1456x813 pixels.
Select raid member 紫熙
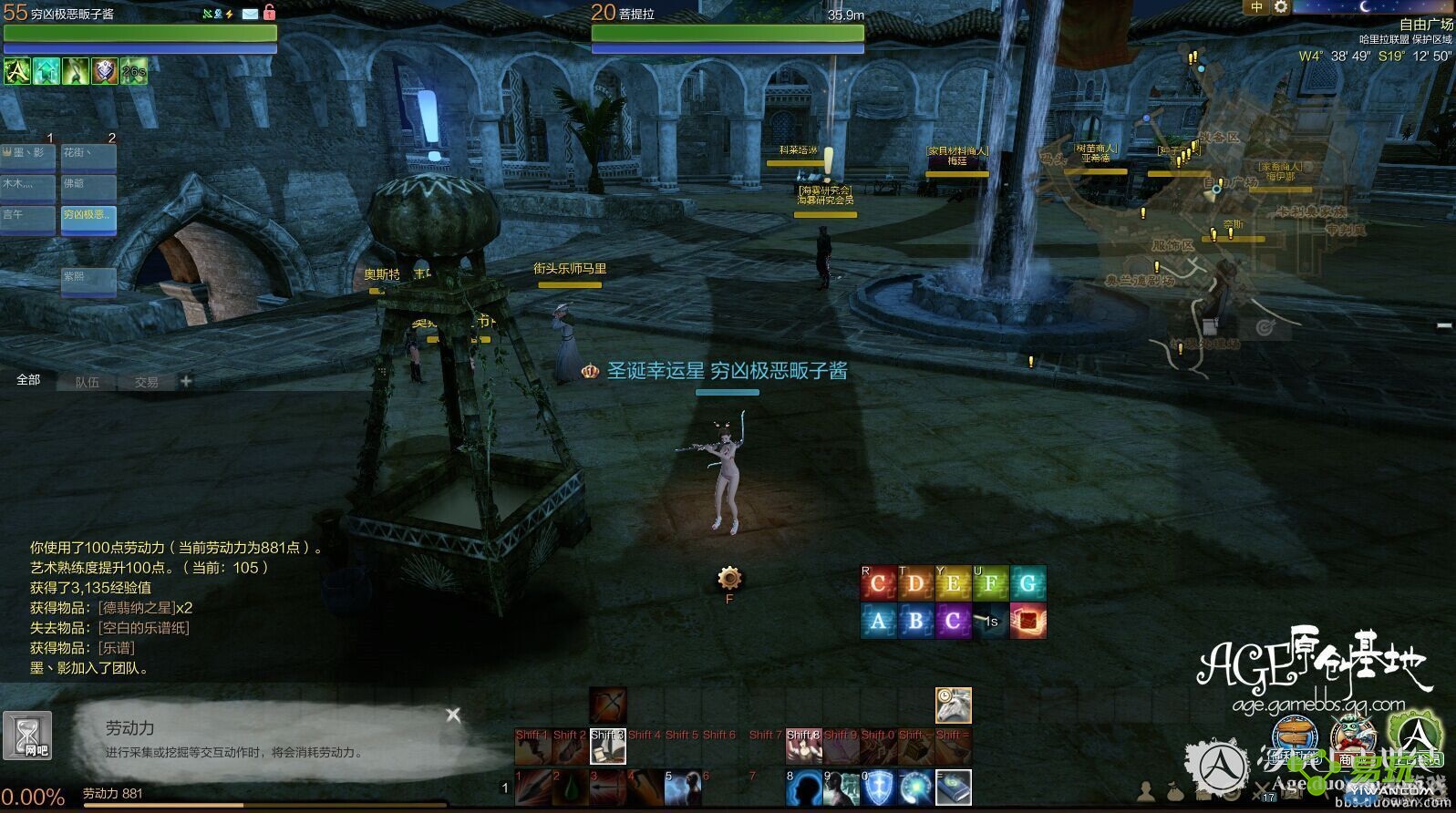tap(88, 281)
